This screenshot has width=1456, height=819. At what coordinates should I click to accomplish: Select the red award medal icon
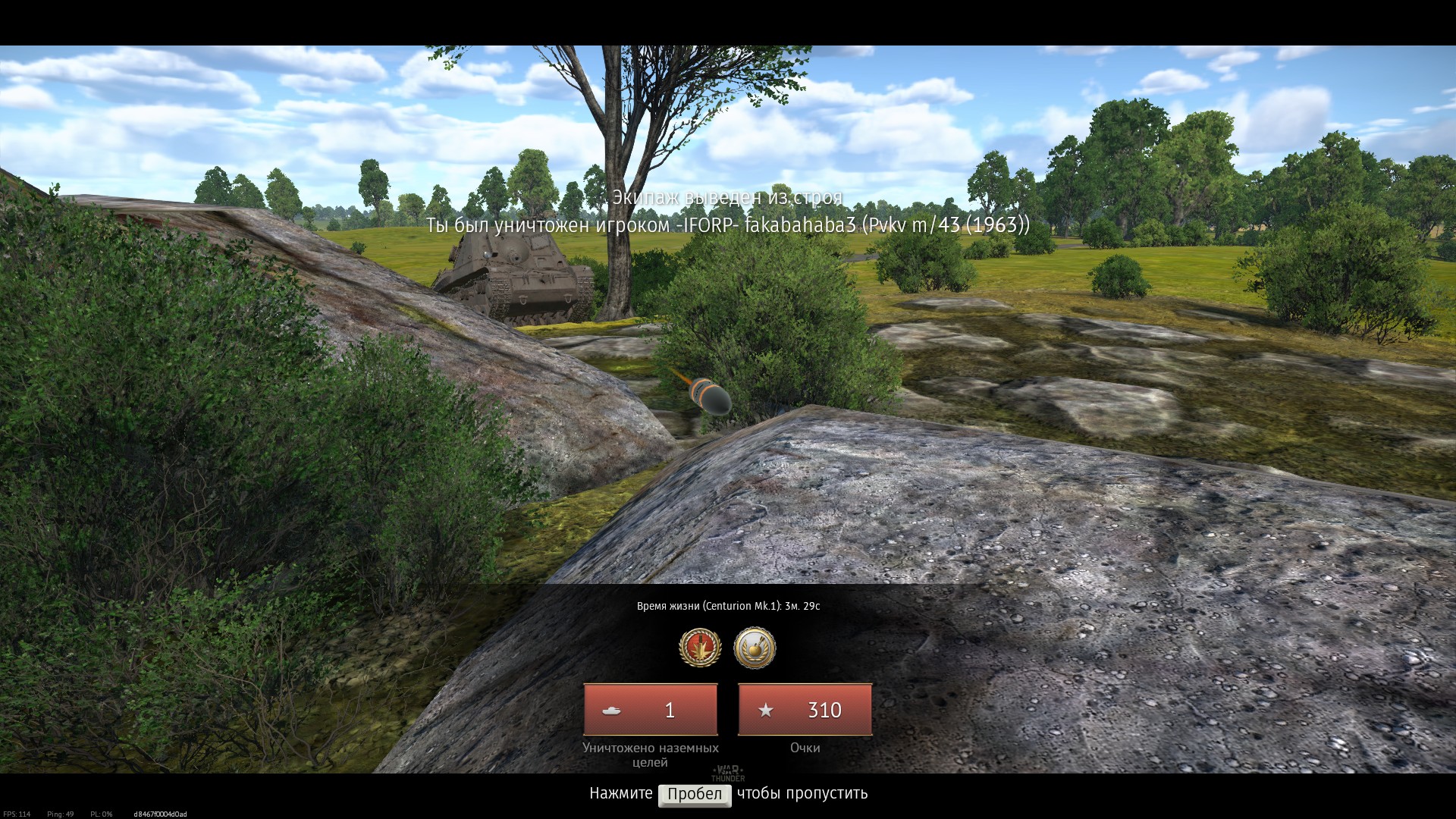[699, 648]
